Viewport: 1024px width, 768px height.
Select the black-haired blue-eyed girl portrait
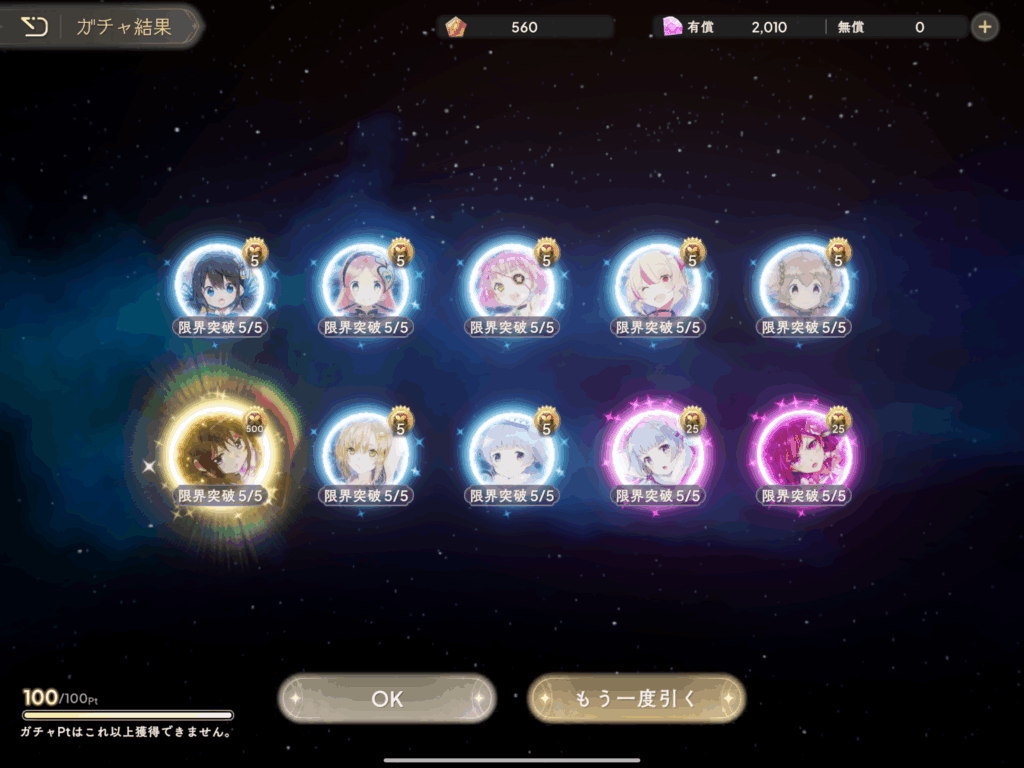coord(219,284)
